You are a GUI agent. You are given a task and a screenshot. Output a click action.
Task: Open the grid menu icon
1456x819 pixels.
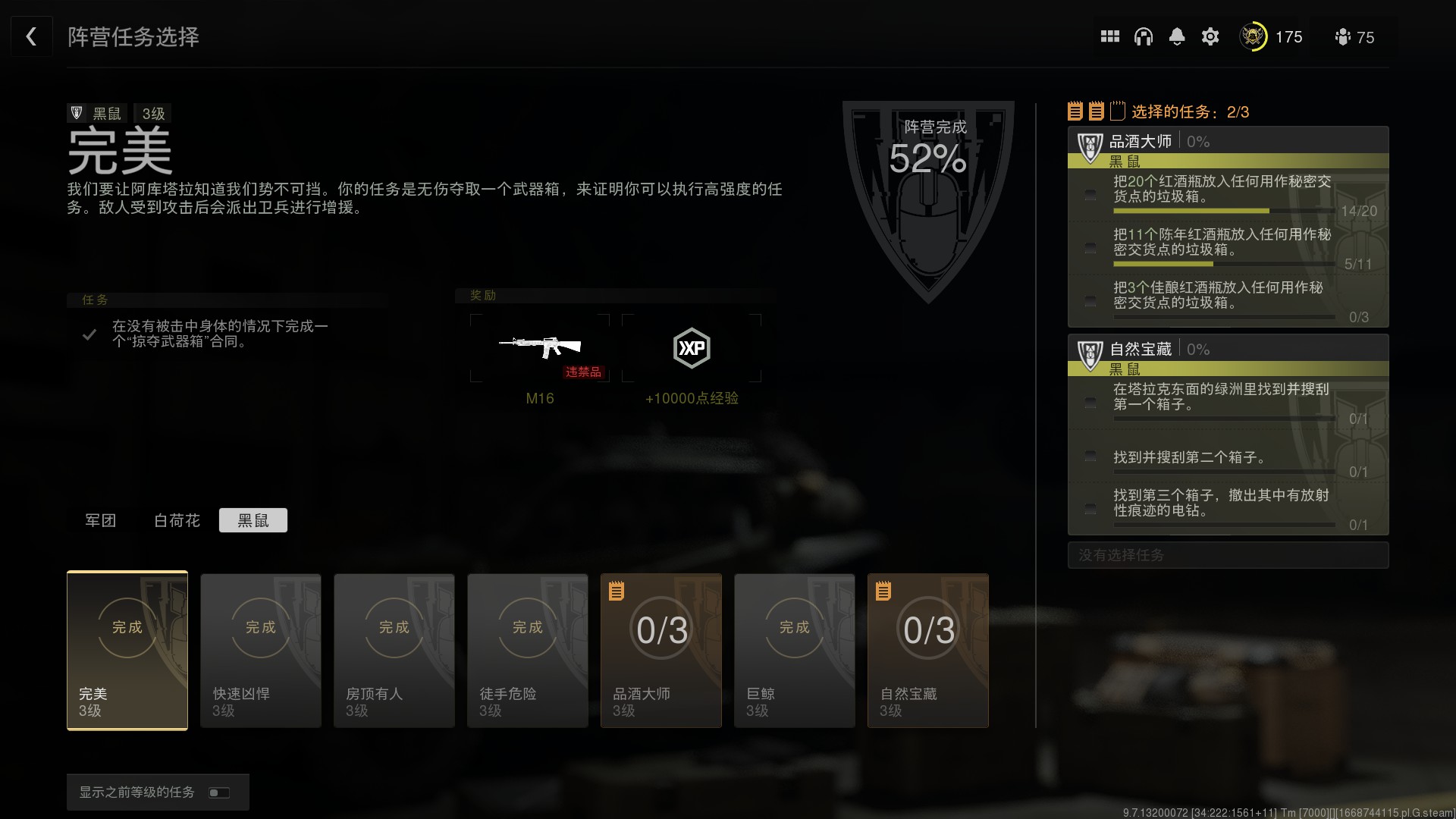[1109, 36]
